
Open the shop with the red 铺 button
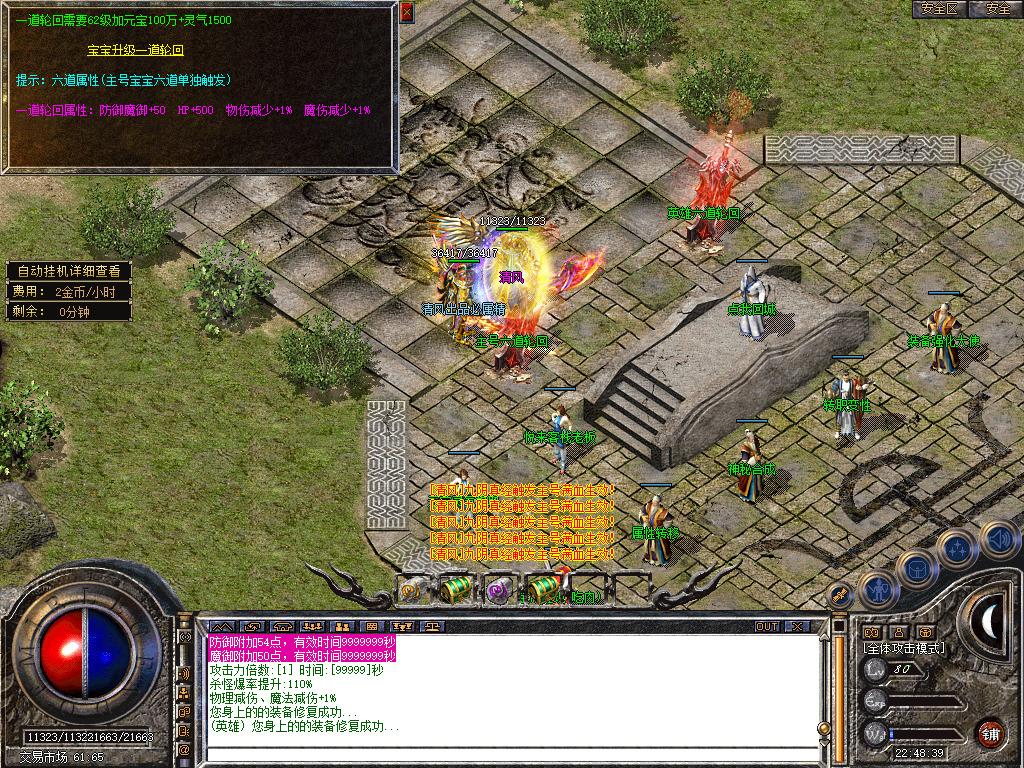[990, 733]
